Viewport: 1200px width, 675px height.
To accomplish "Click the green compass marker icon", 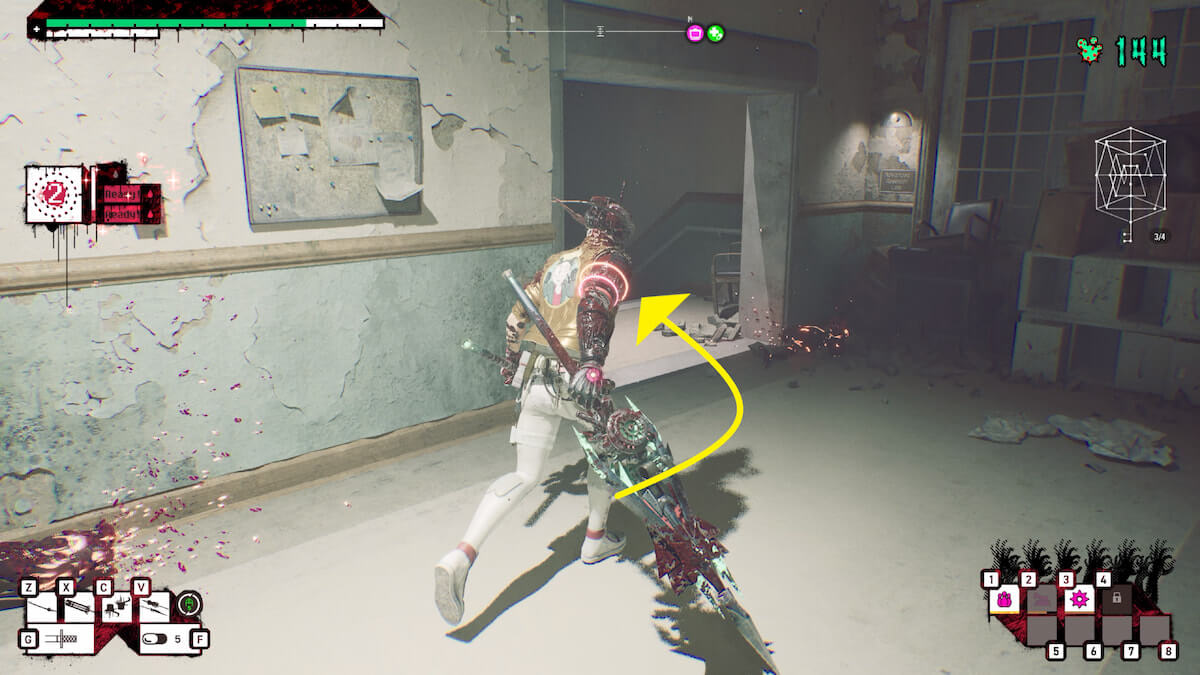I will [x=716, y=33].
